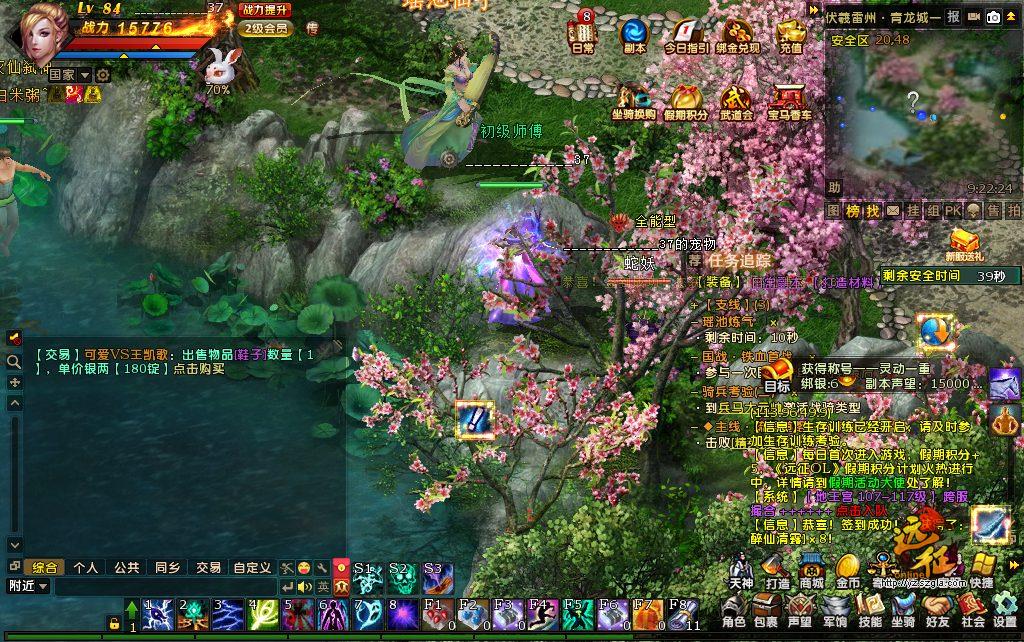Open the 附近 chat channel dropdown
This screenshot has height=642, width=1024.
click(x=28, y=586)
